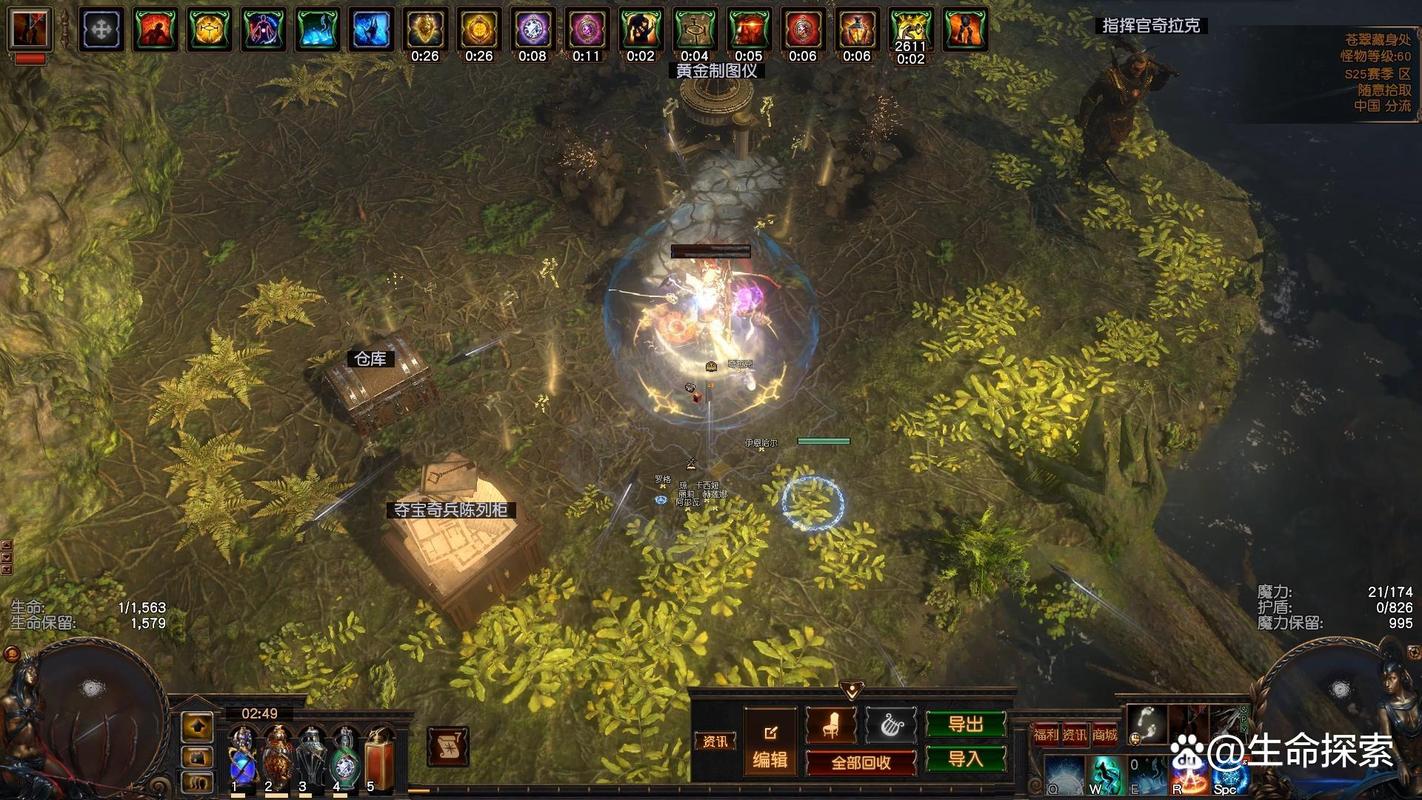
Task: Select the harp music icon
Action: point(891,725)
